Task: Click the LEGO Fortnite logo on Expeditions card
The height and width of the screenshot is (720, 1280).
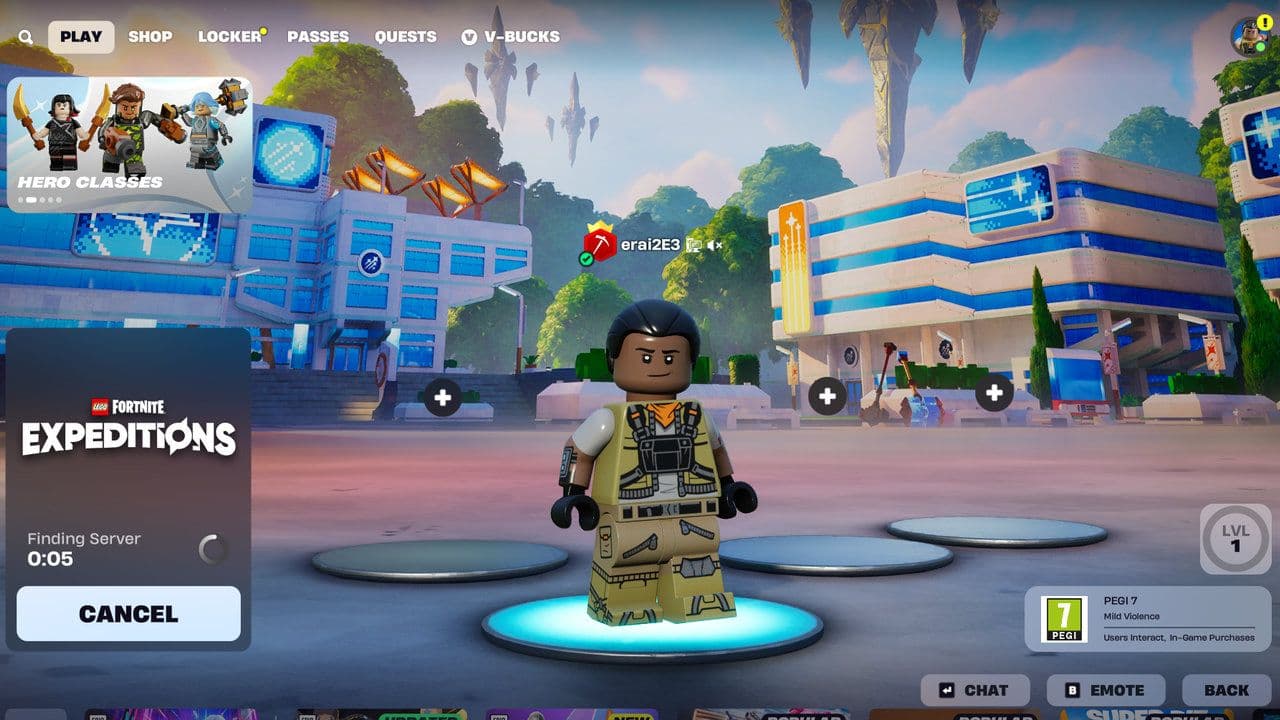Action: 128,404
